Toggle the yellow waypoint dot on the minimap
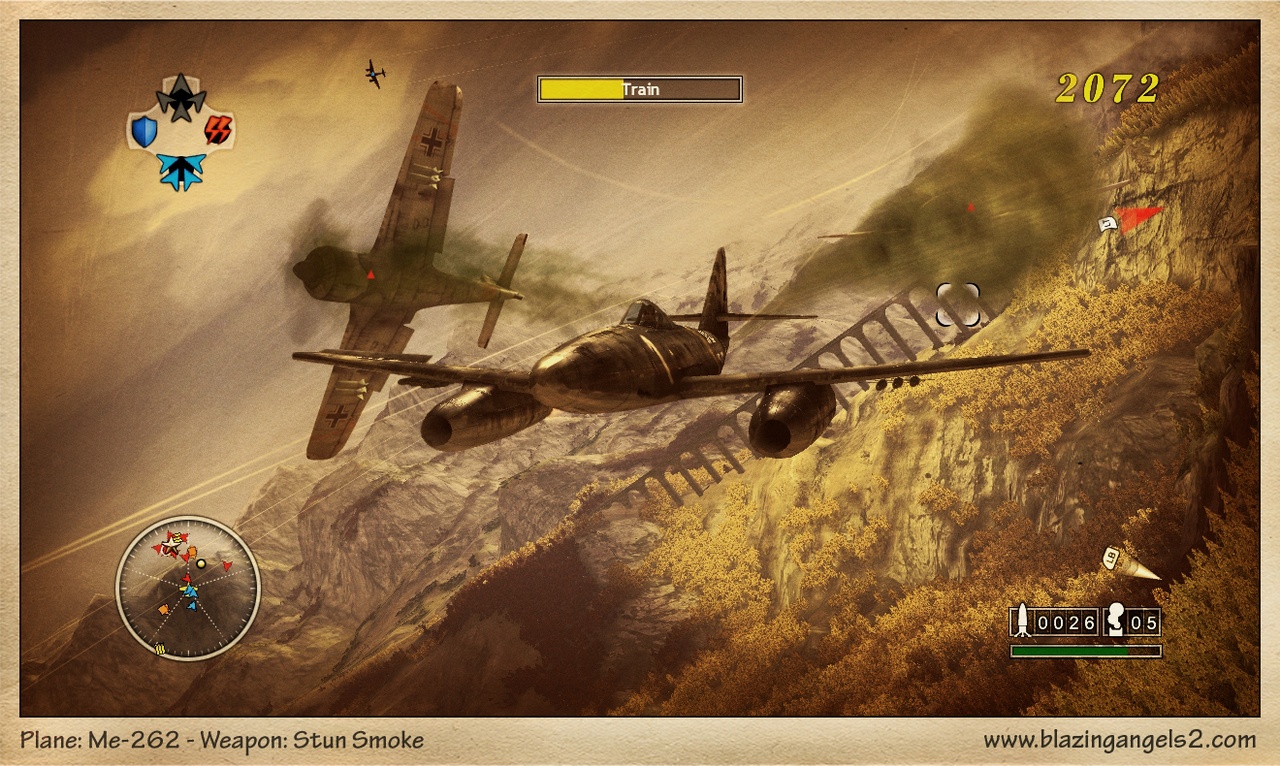The width and height of the screenshot is (1280, 766). (201, 564)
